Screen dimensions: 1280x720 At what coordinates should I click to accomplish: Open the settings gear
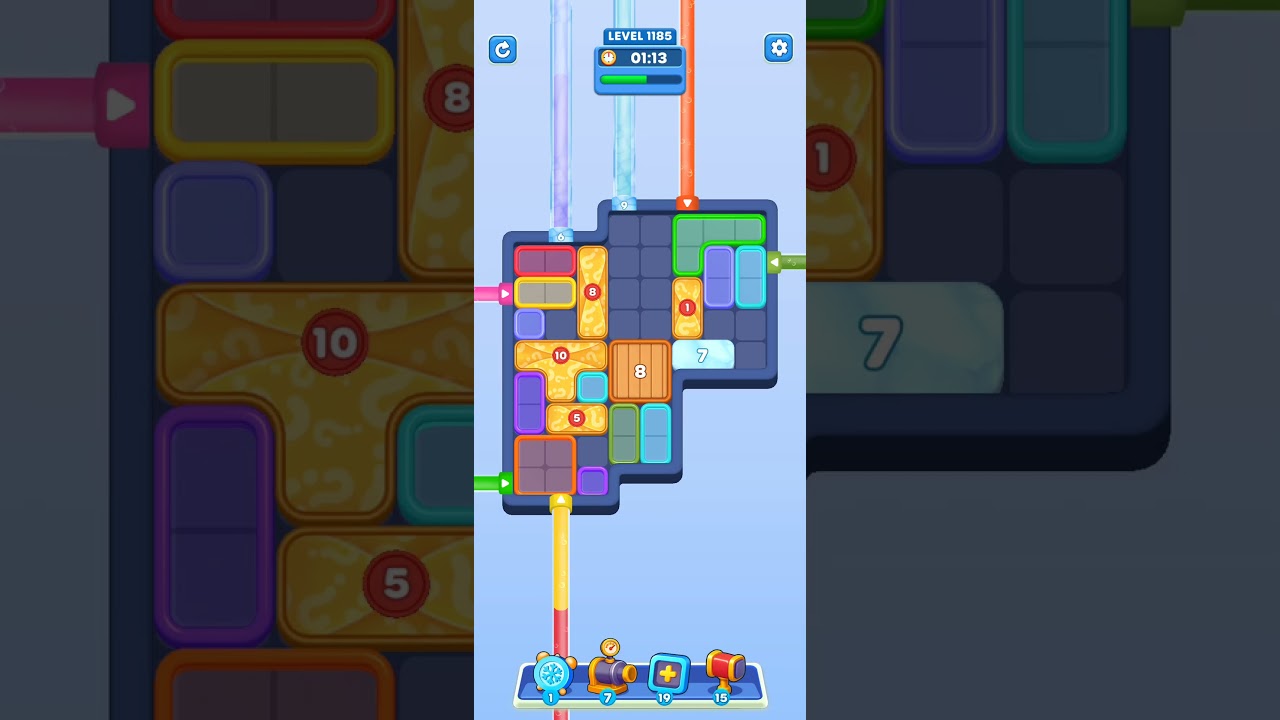[x=779, y=48]
